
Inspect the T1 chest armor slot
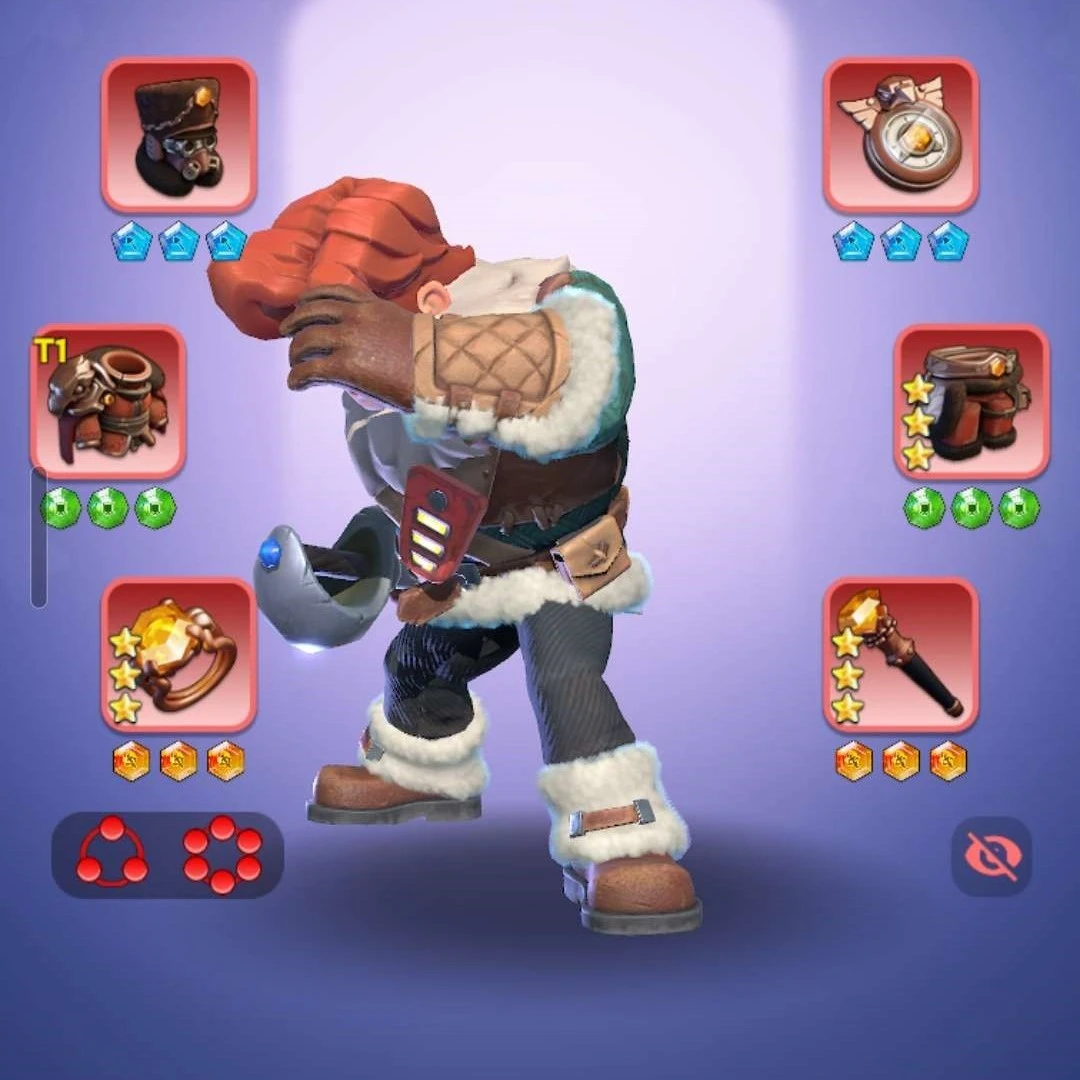point(108,401)
